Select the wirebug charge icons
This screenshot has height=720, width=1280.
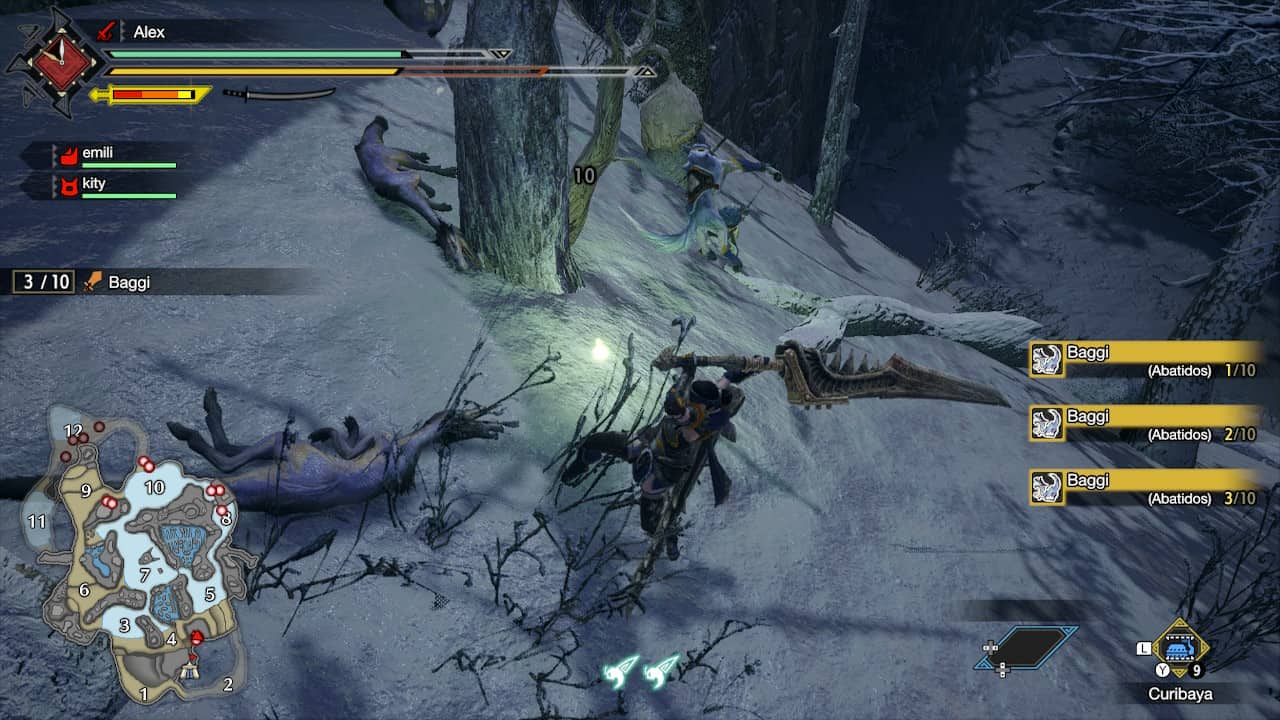[641, 670]
